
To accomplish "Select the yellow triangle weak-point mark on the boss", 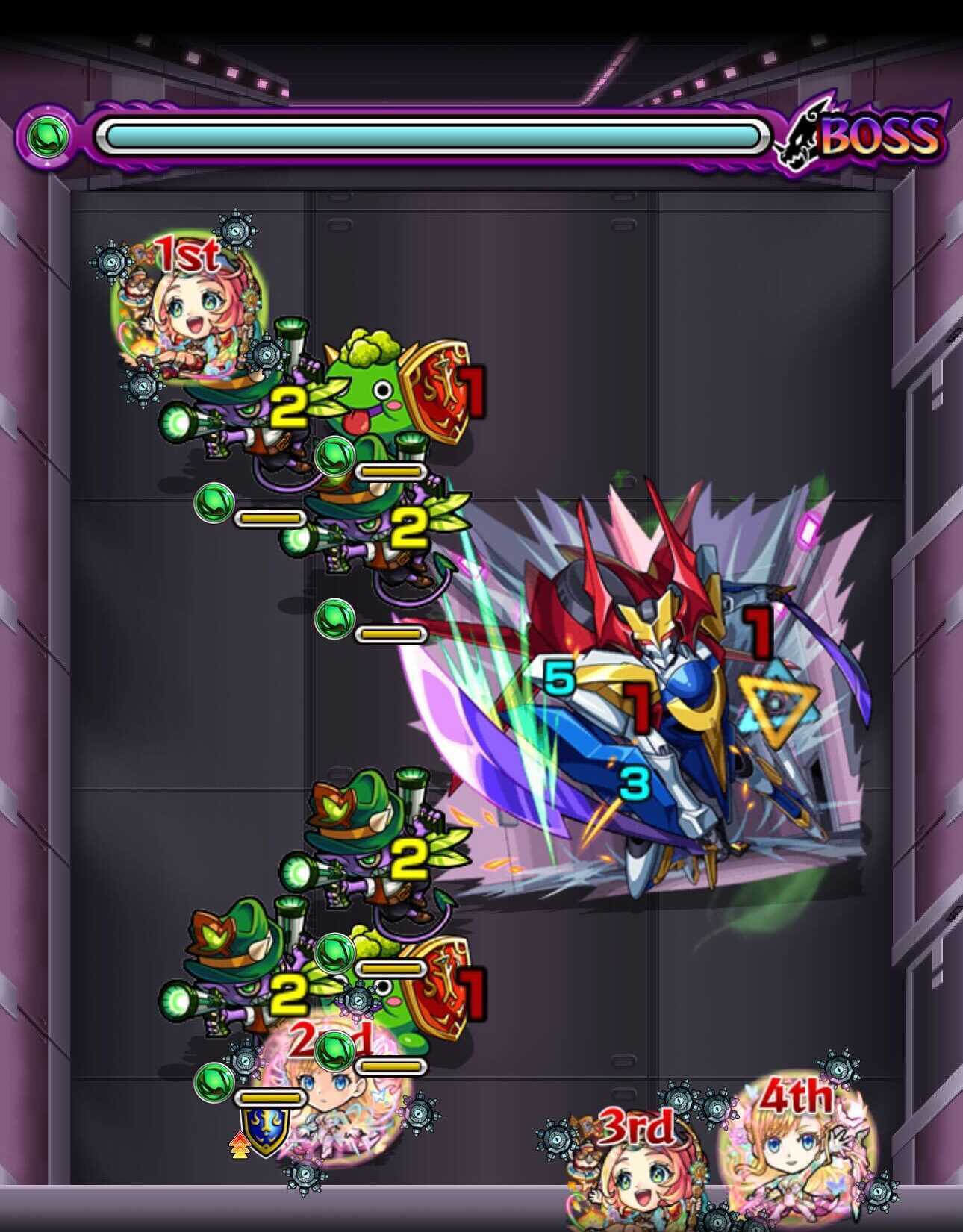I will pos(776,705).
